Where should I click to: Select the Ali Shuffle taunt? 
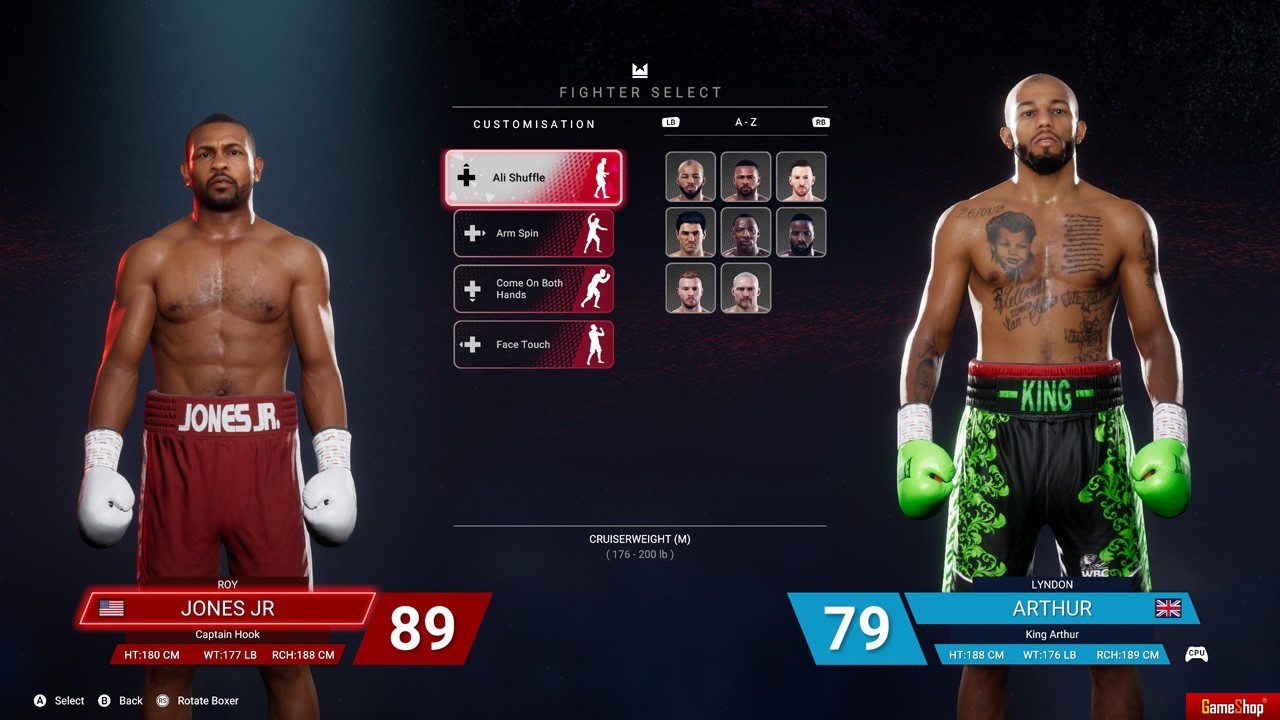(x=533, y=178)
